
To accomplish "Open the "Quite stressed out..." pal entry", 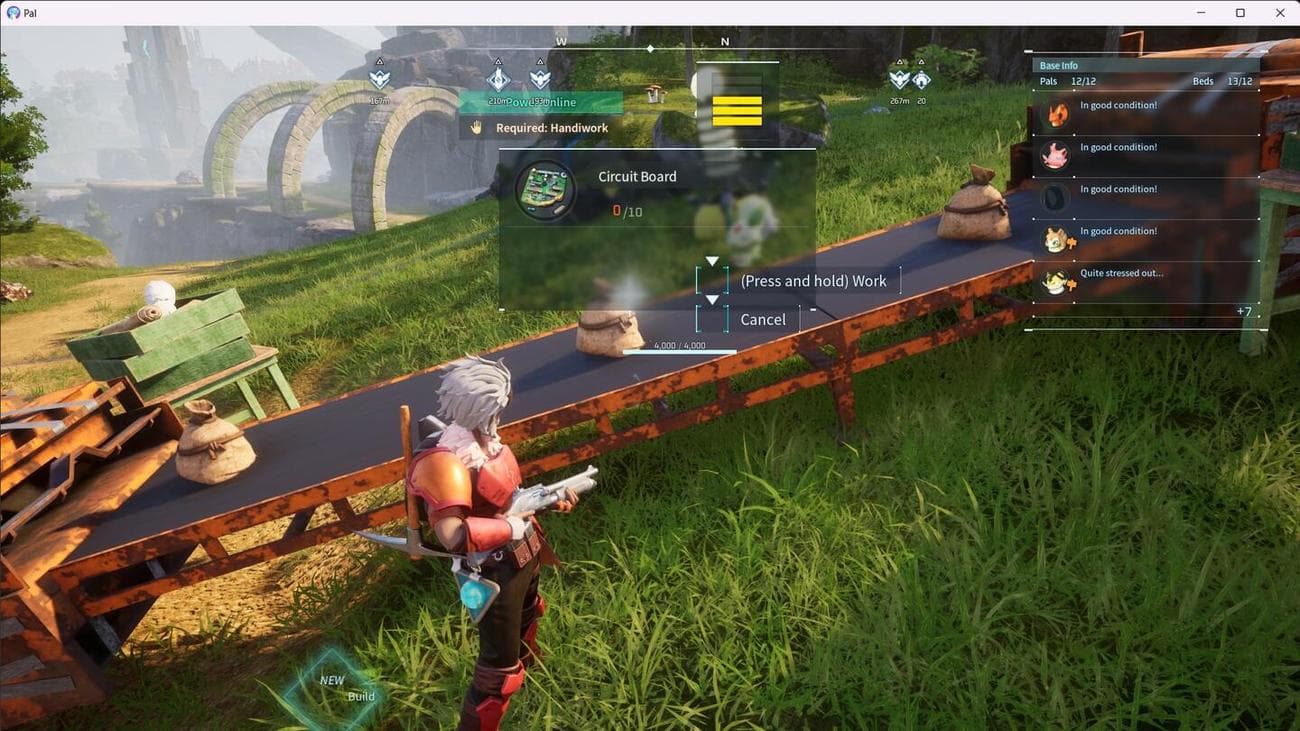I will 1120,273.
